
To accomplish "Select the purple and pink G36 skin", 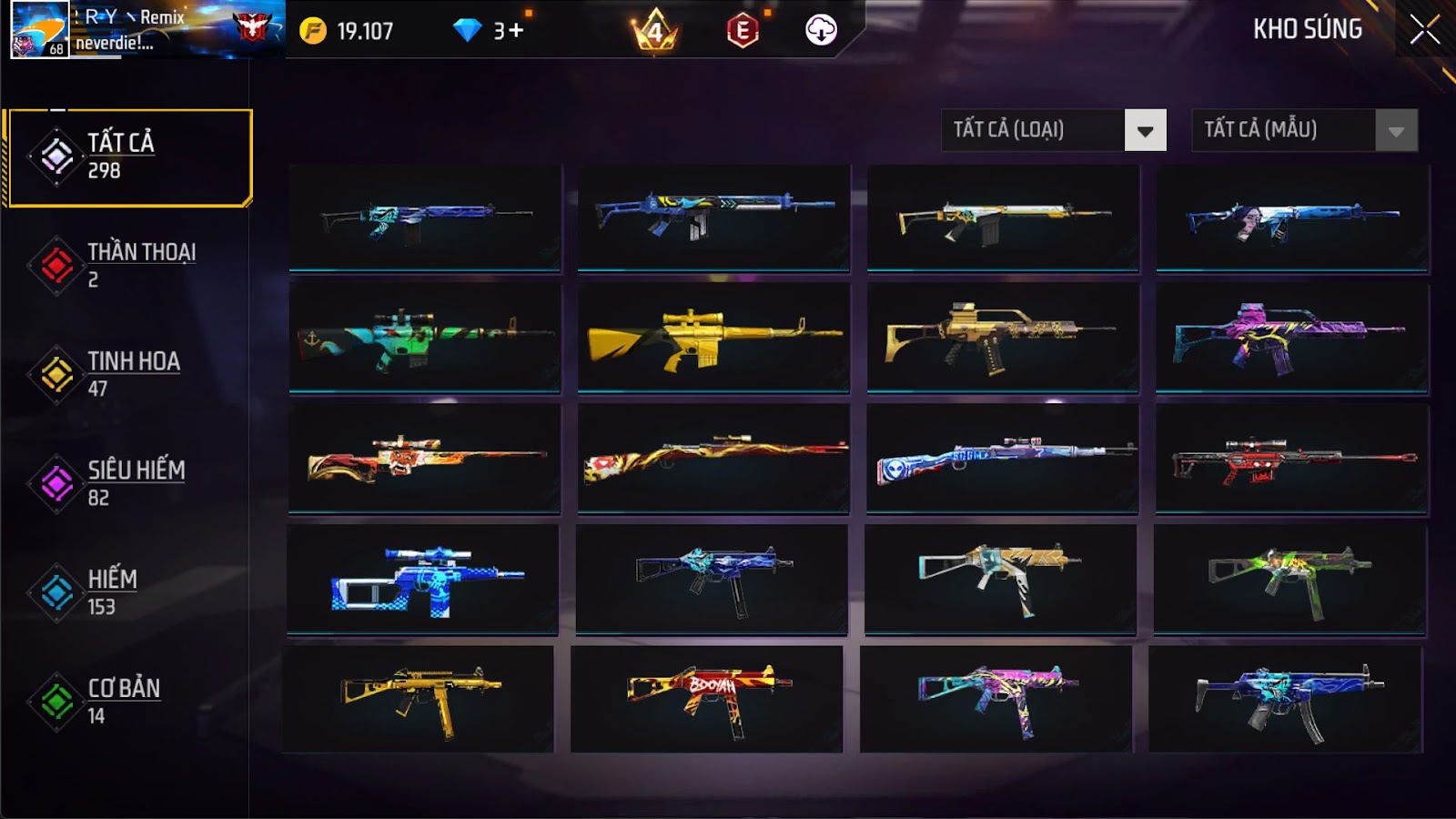I will tap(1291, 338).
